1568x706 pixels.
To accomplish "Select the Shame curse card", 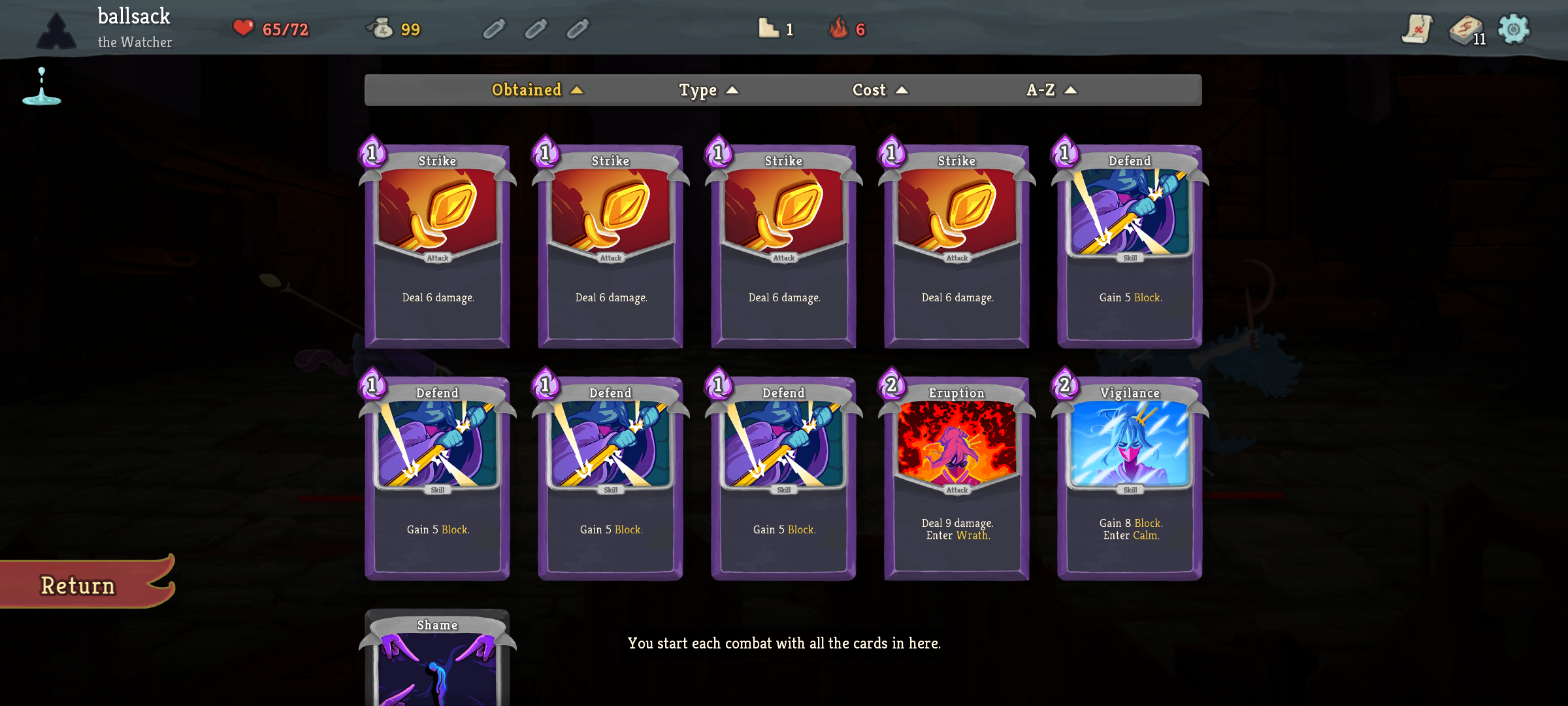I will tap(436, 660).
